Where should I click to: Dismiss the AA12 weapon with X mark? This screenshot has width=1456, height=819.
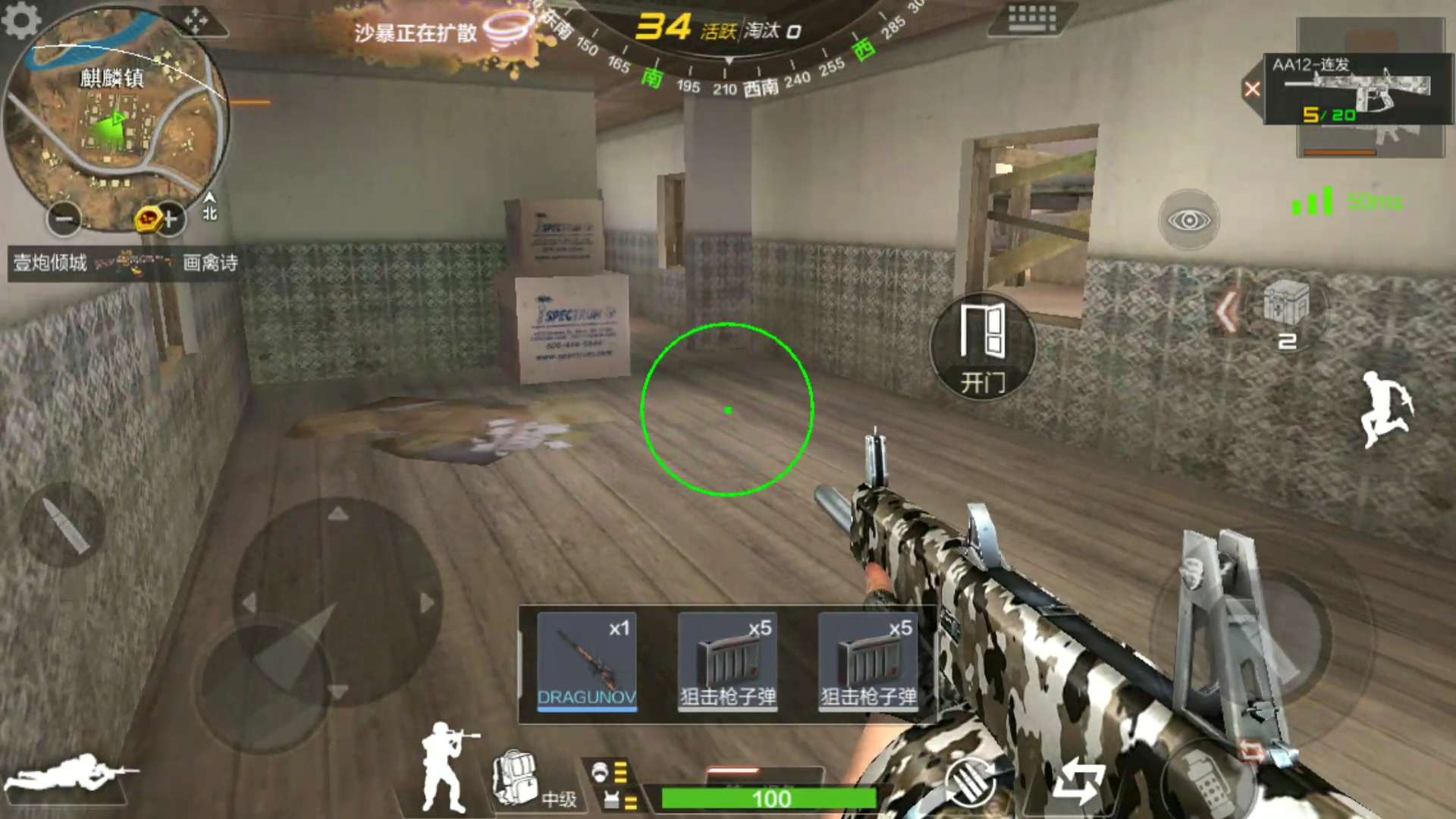point(1253,89)
